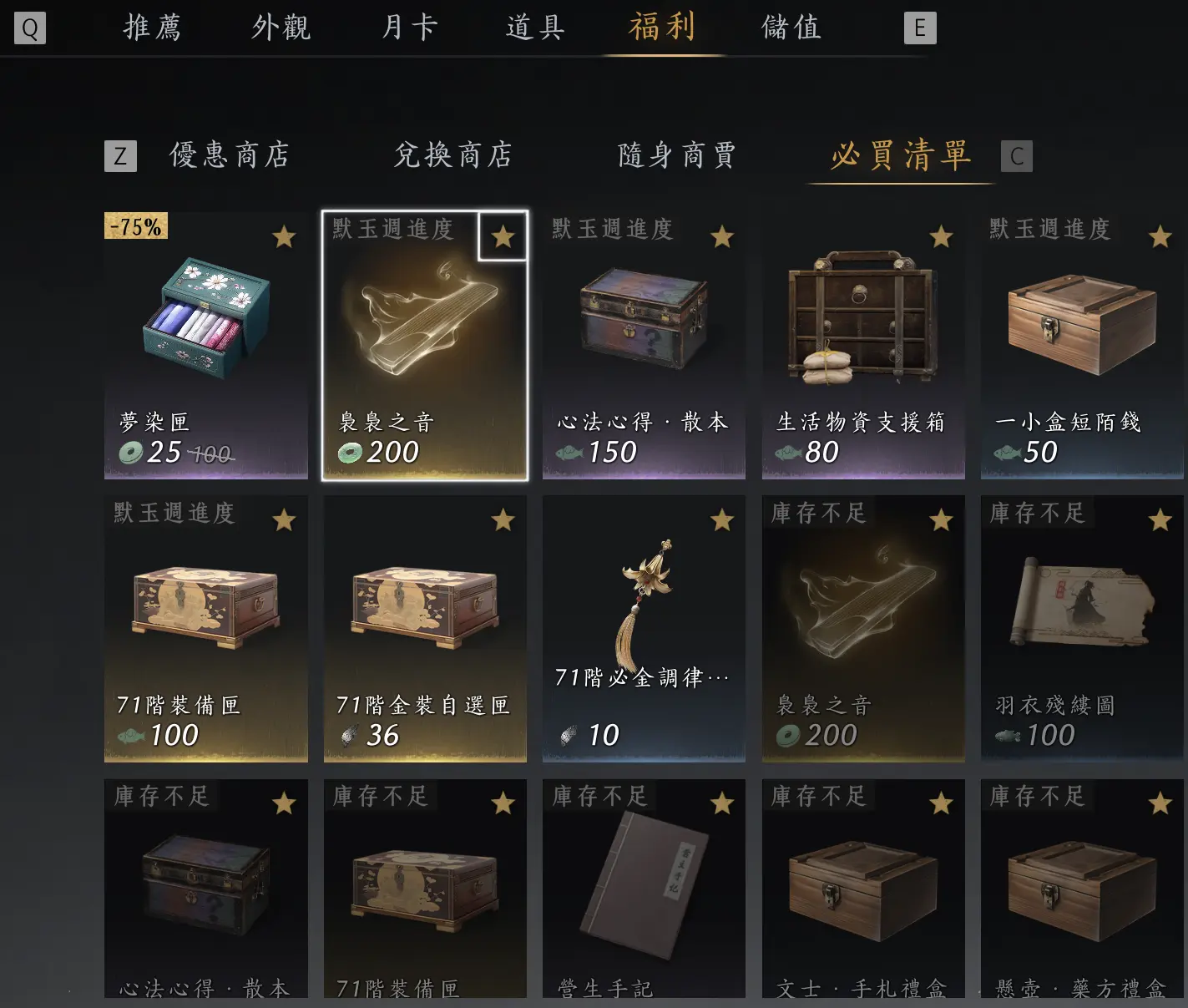
Task: Toggle the favorite star on 生活物資支援箱
Action: click(x=942, y=236)
